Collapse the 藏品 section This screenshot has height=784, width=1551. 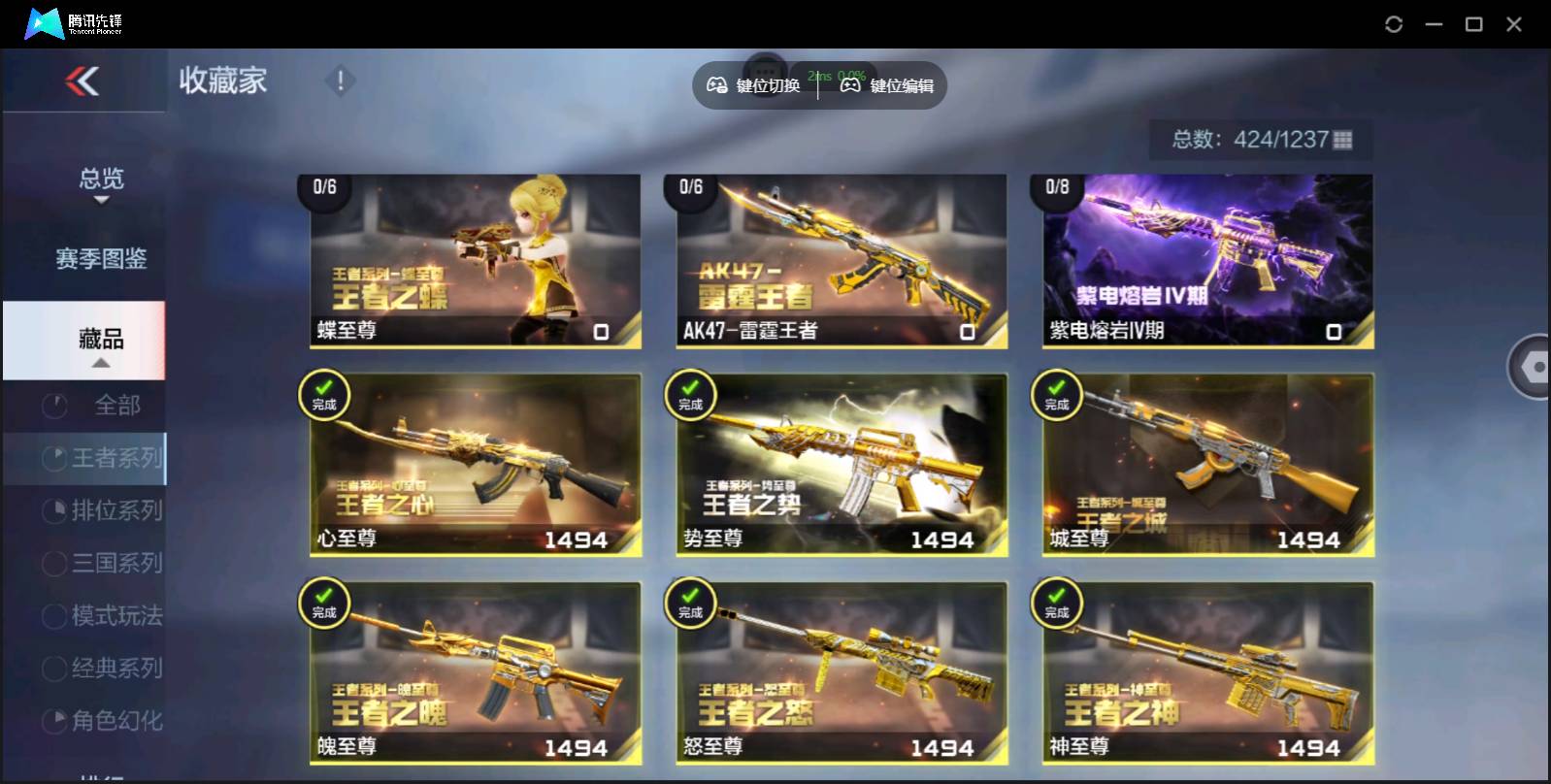100,364
